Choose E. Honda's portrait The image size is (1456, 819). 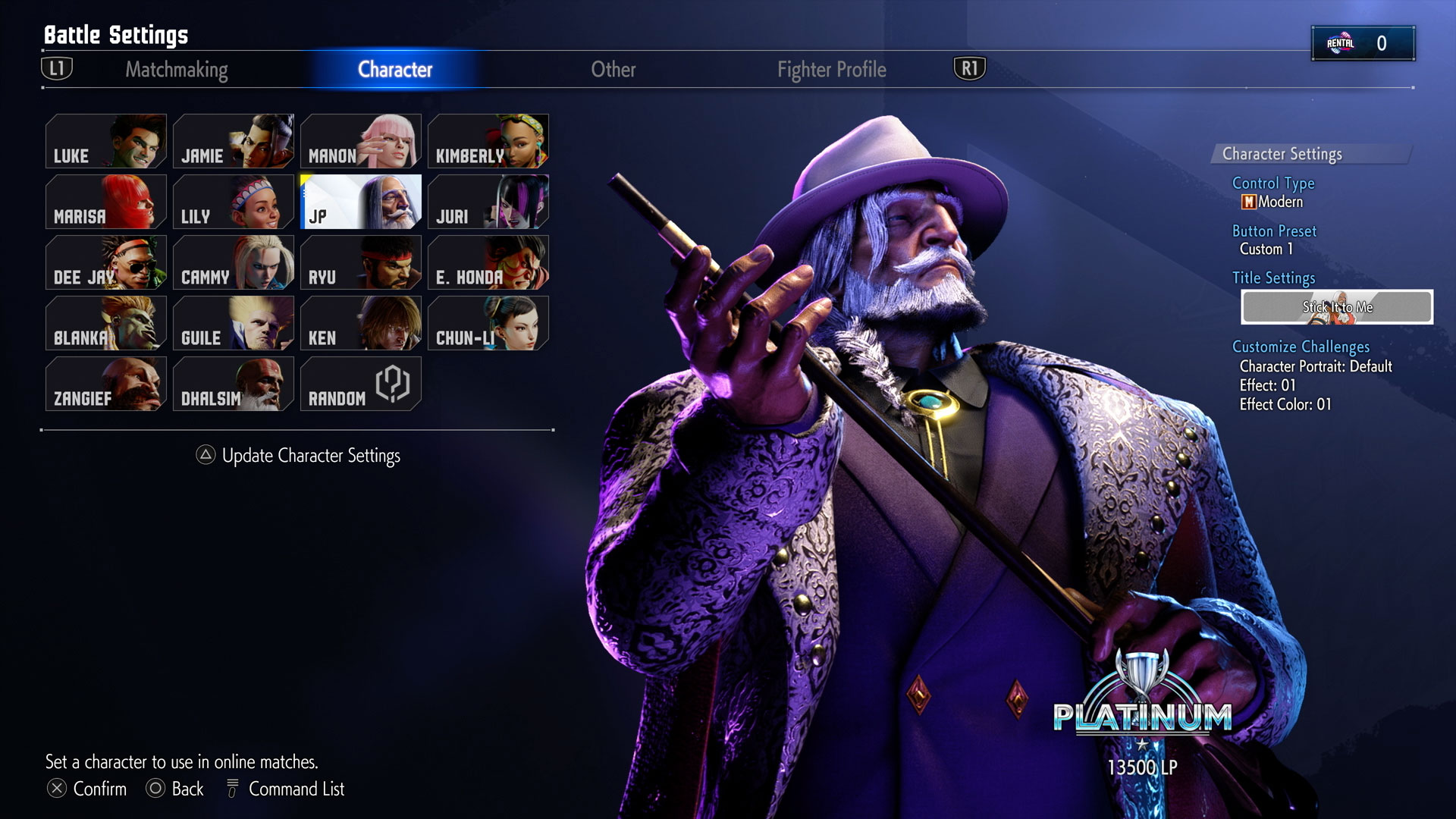489,262
